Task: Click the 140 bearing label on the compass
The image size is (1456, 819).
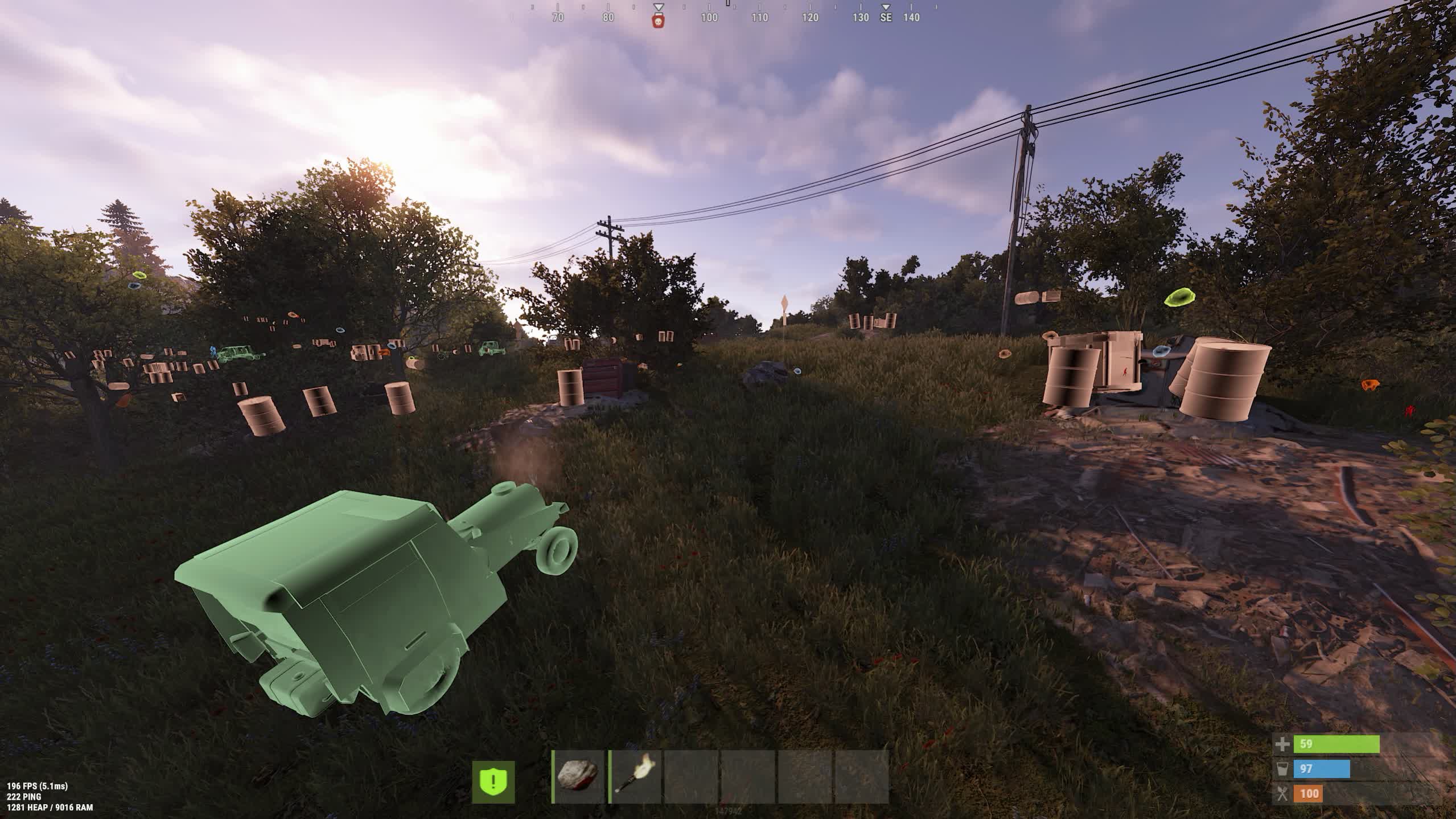Action: (911, 18)
